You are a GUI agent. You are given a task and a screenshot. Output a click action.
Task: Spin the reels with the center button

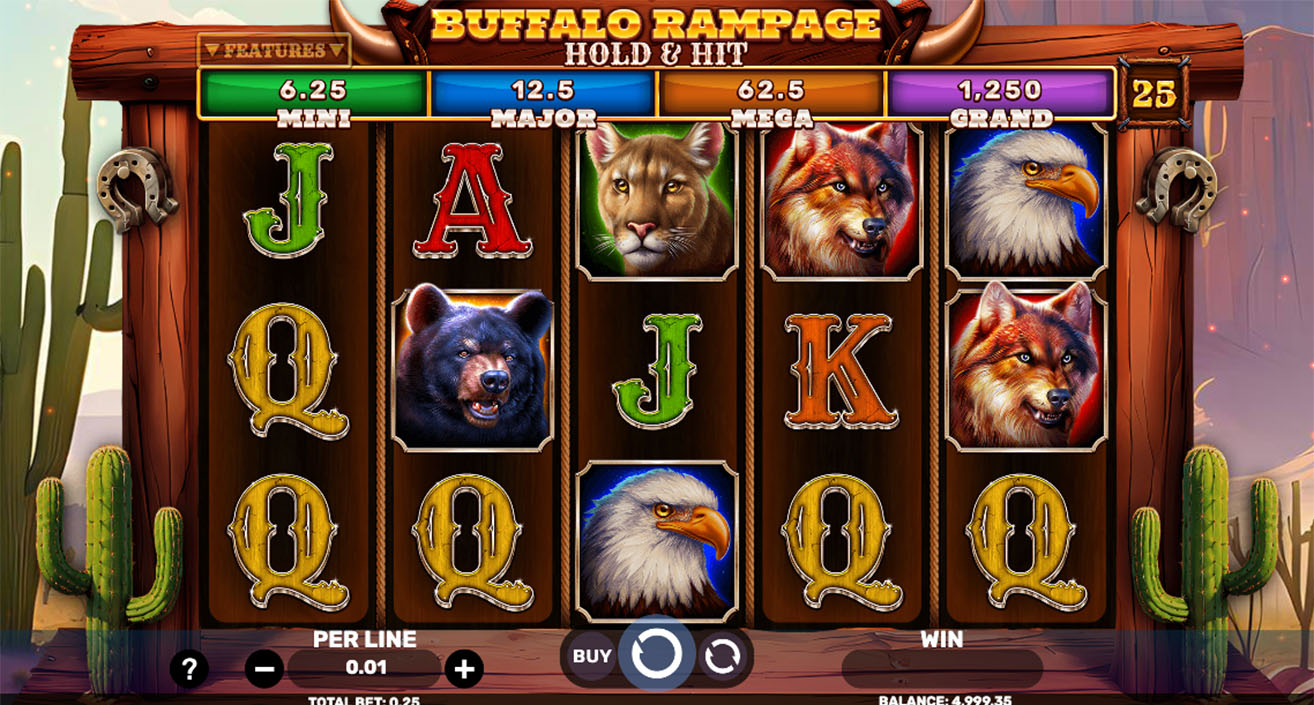pos(656,655)
